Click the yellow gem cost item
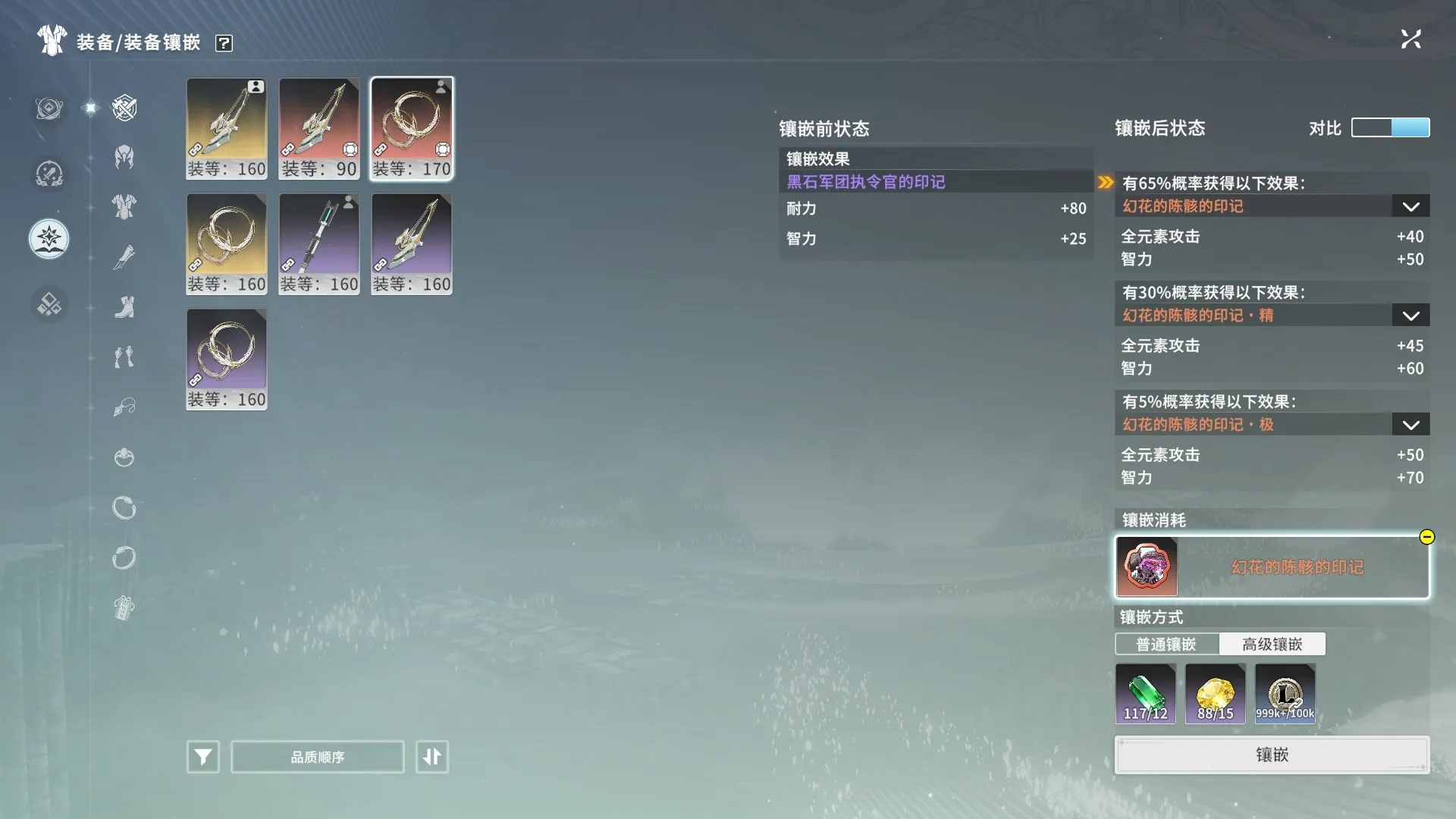This screenshot has height=819, width=1456. tap(1215, 693)
